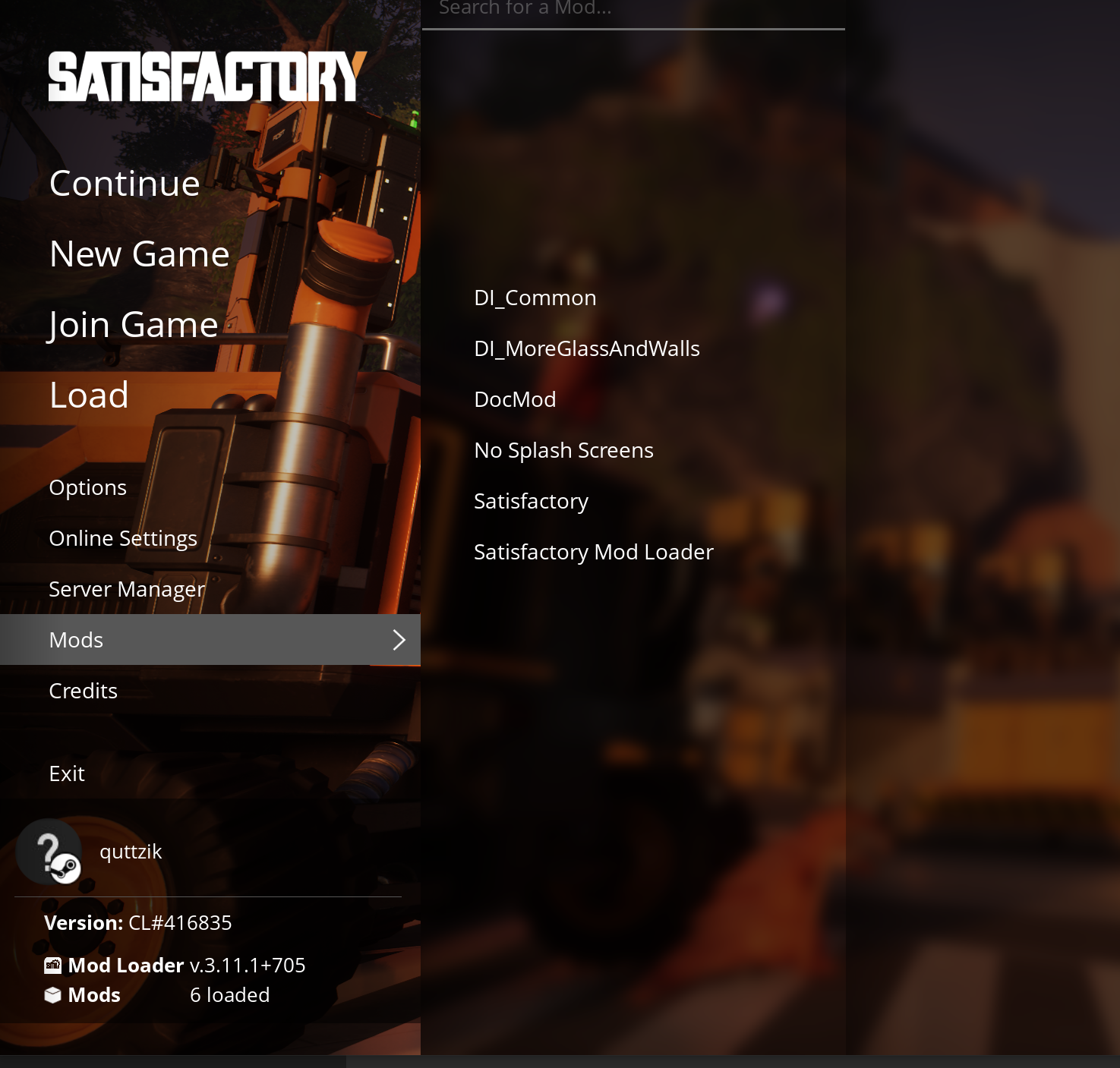
Task: Click the quttzik profile avatar
Action: tap(49, 852)
